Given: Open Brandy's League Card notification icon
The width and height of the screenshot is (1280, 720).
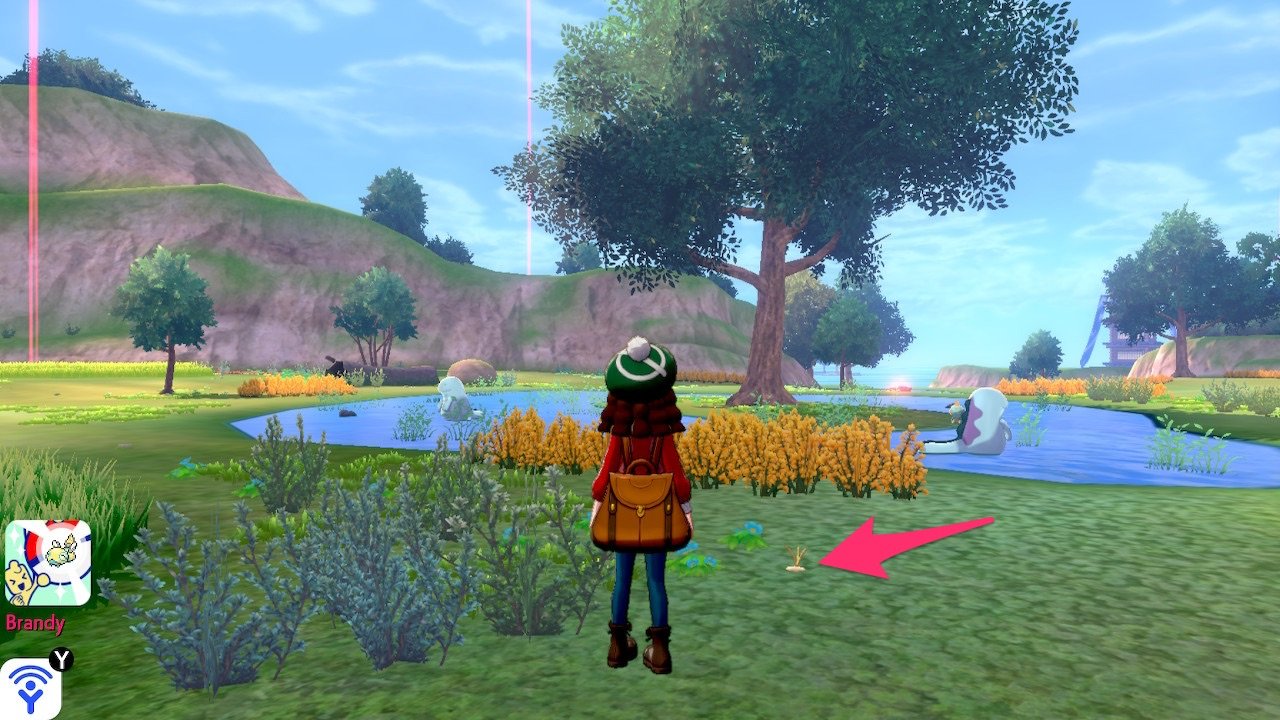Looking at the screenshot, I should point(48,563).
